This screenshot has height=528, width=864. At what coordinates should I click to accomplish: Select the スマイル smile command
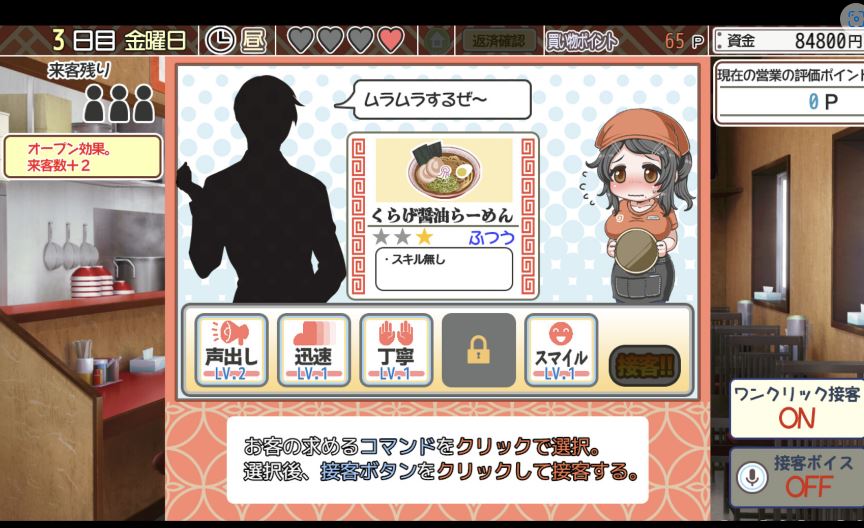click(x=561, y=350)
